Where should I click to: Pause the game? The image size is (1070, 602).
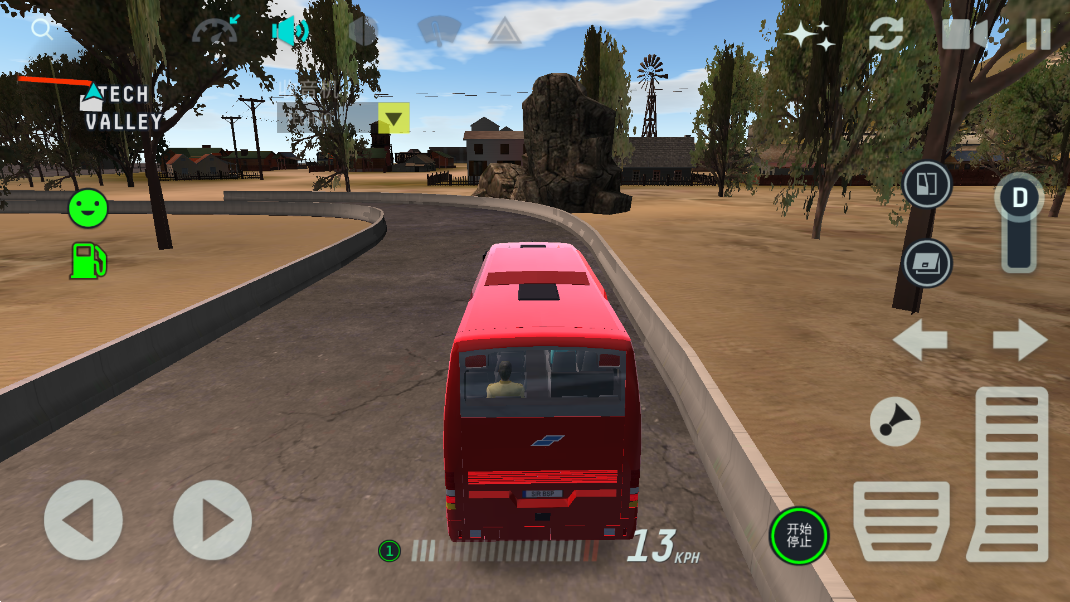1038,34
